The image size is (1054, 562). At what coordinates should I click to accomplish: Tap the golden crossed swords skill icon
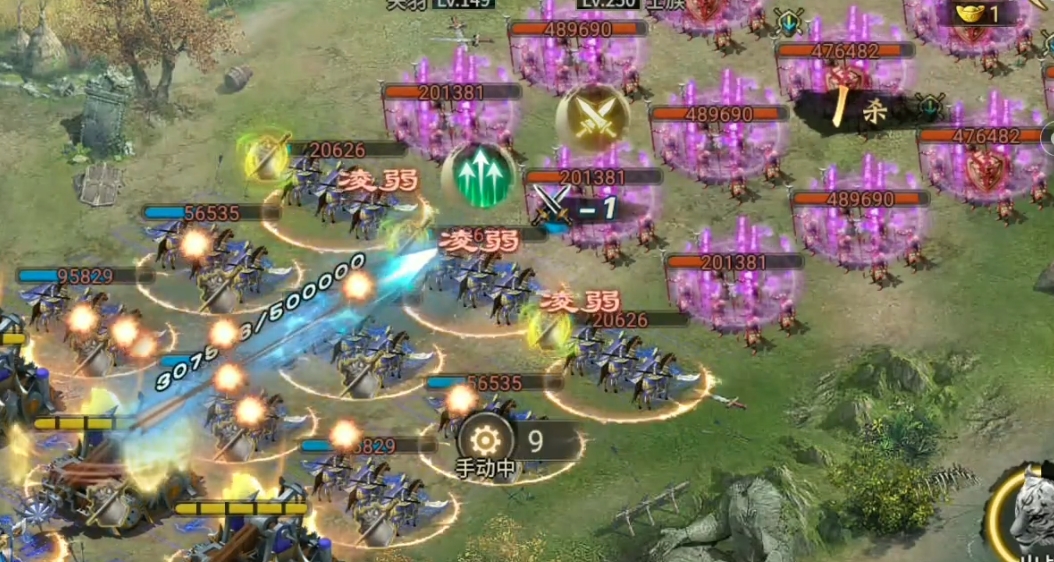[593, 119]
